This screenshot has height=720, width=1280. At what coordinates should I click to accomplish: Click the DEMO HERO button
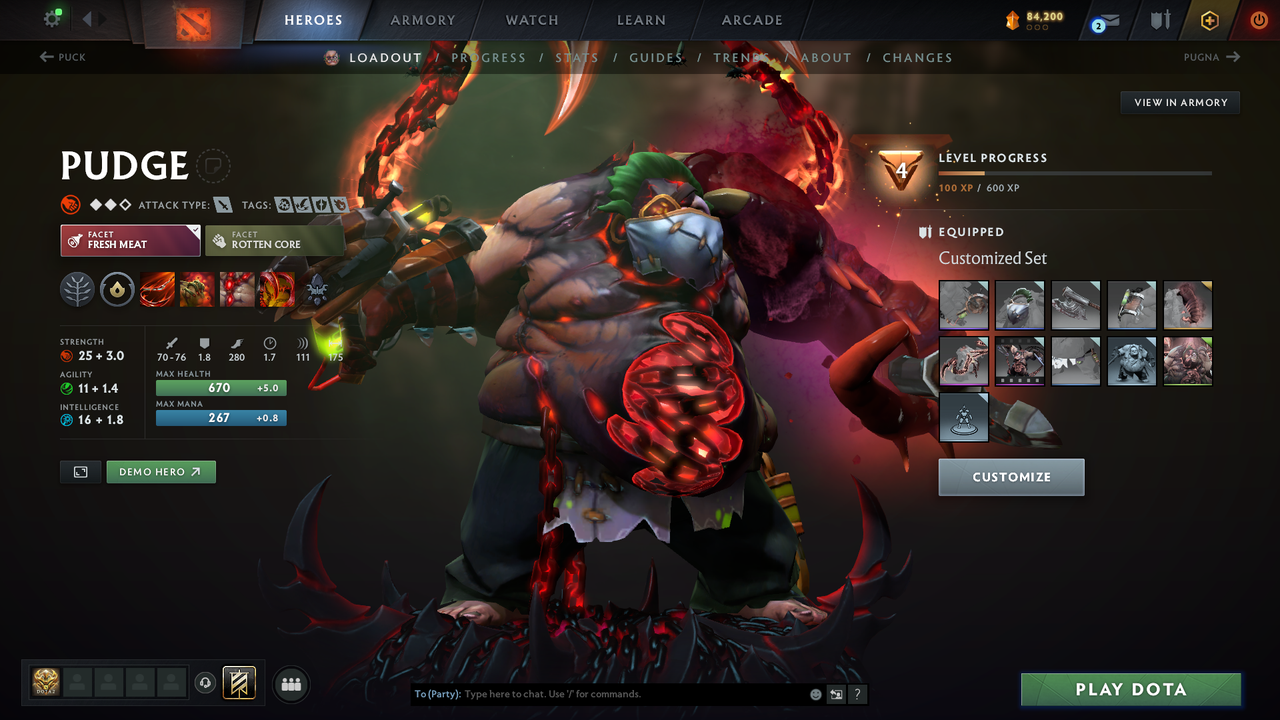point(160,471)
